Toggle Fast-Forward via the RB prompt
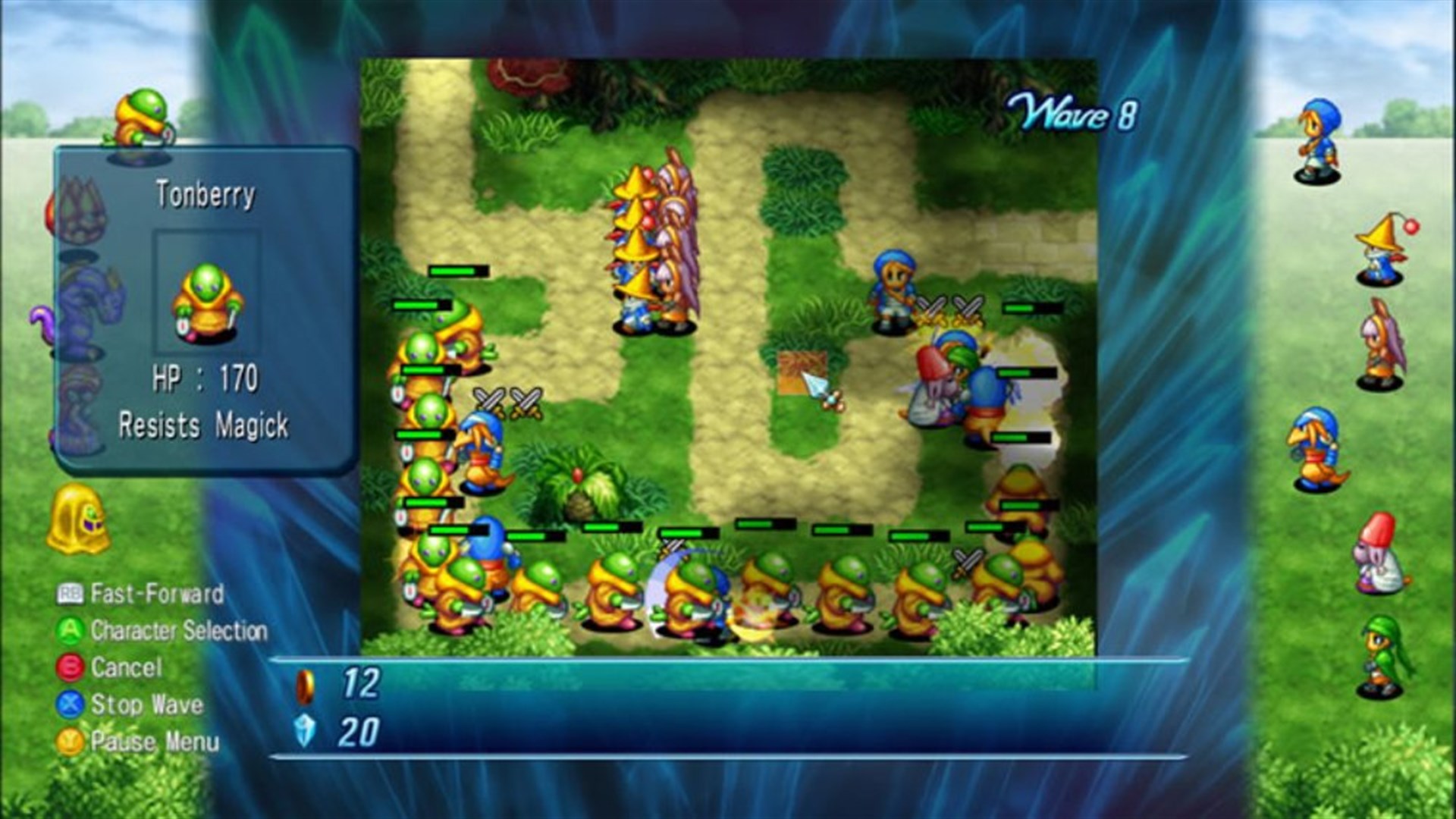Viewport: 1456px width, 819px height. coord(72,595)
